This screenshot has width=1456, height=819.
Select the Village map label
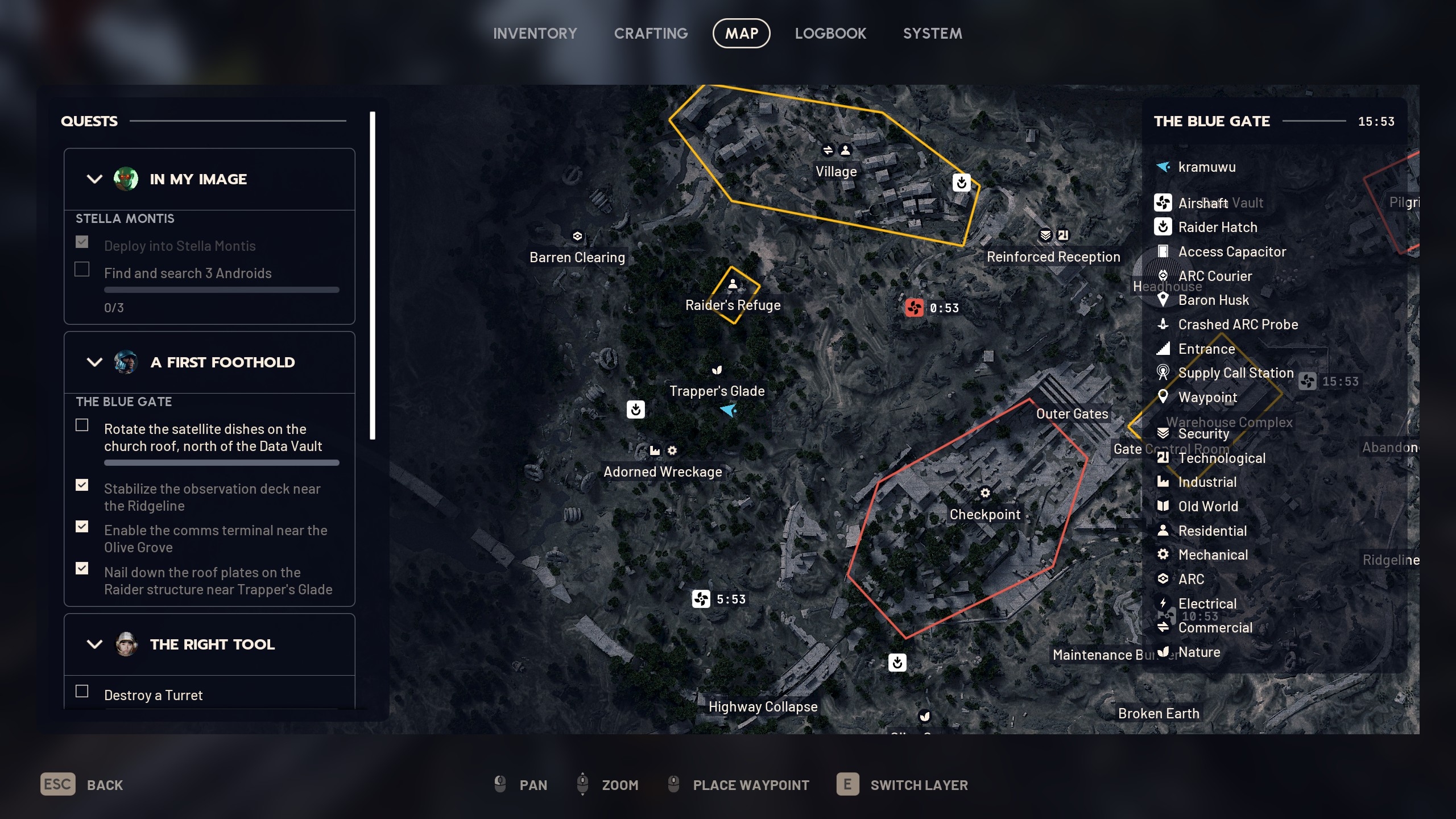coord(836,172)
